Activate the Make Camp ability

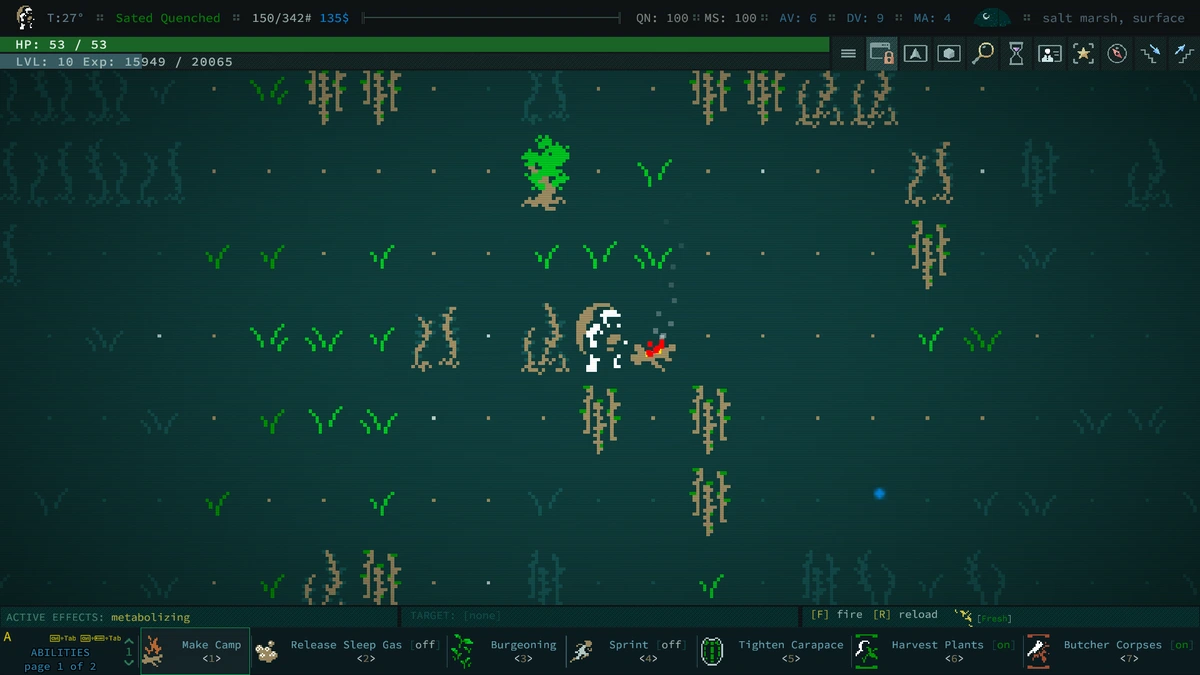(195, 651)
